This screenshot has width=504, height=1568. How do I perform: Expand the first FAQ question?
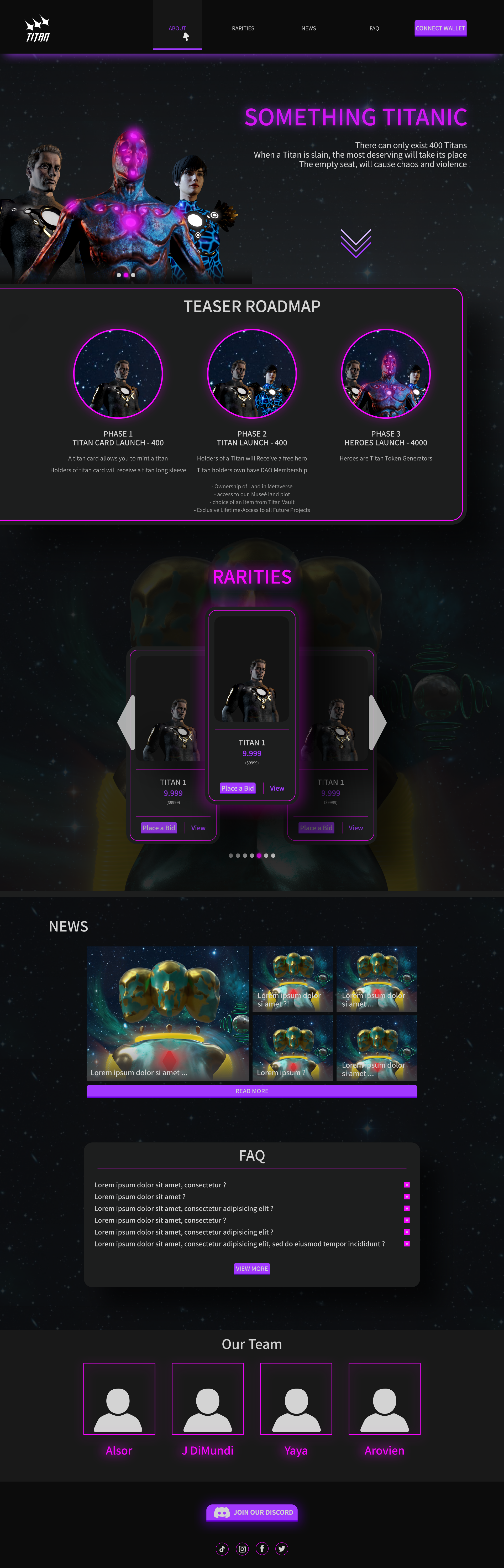406,1184
